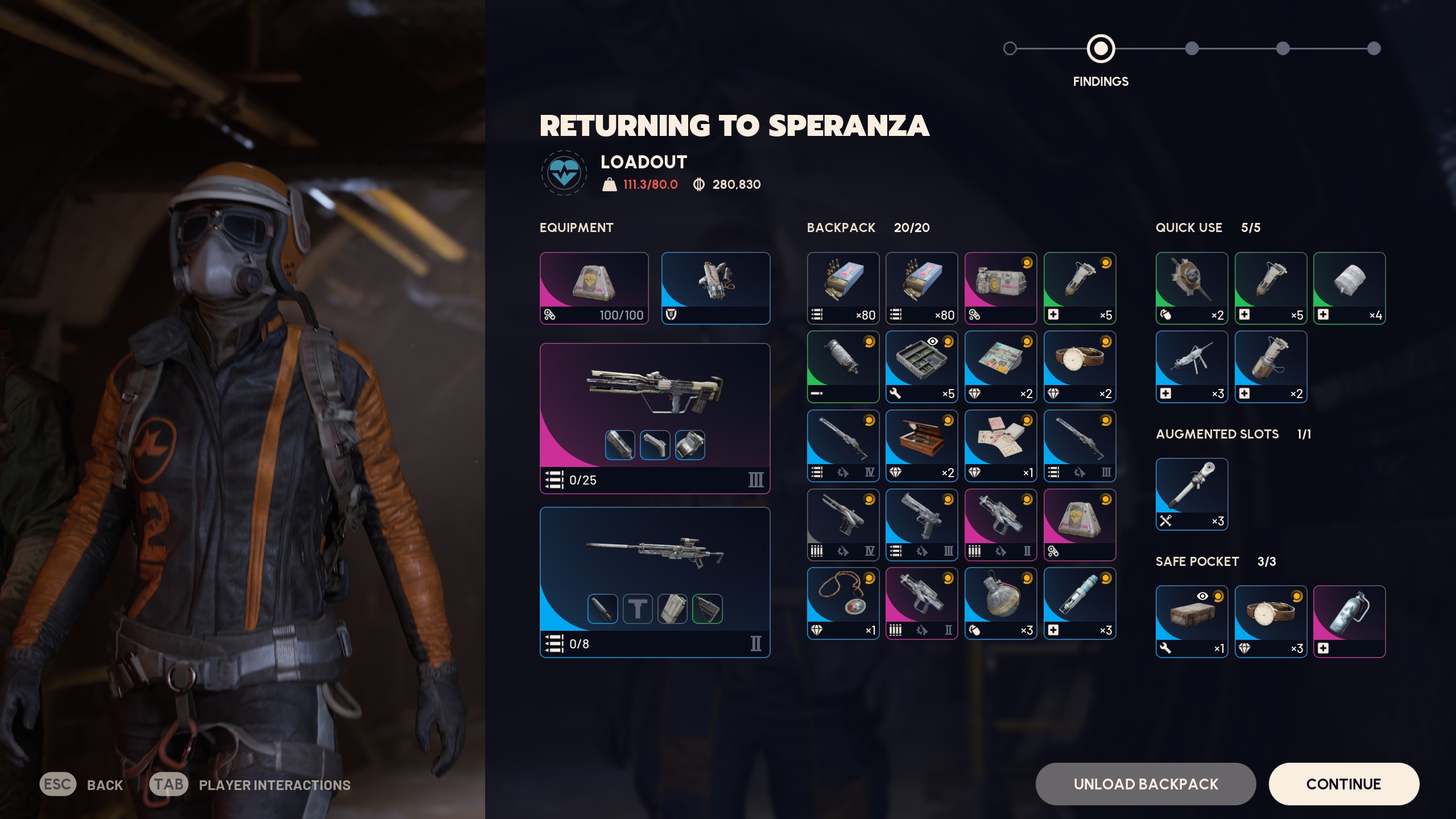
Task: Toggle the eye marker on the Safe Pocket suitcase
Action: tap(1202, 596)
